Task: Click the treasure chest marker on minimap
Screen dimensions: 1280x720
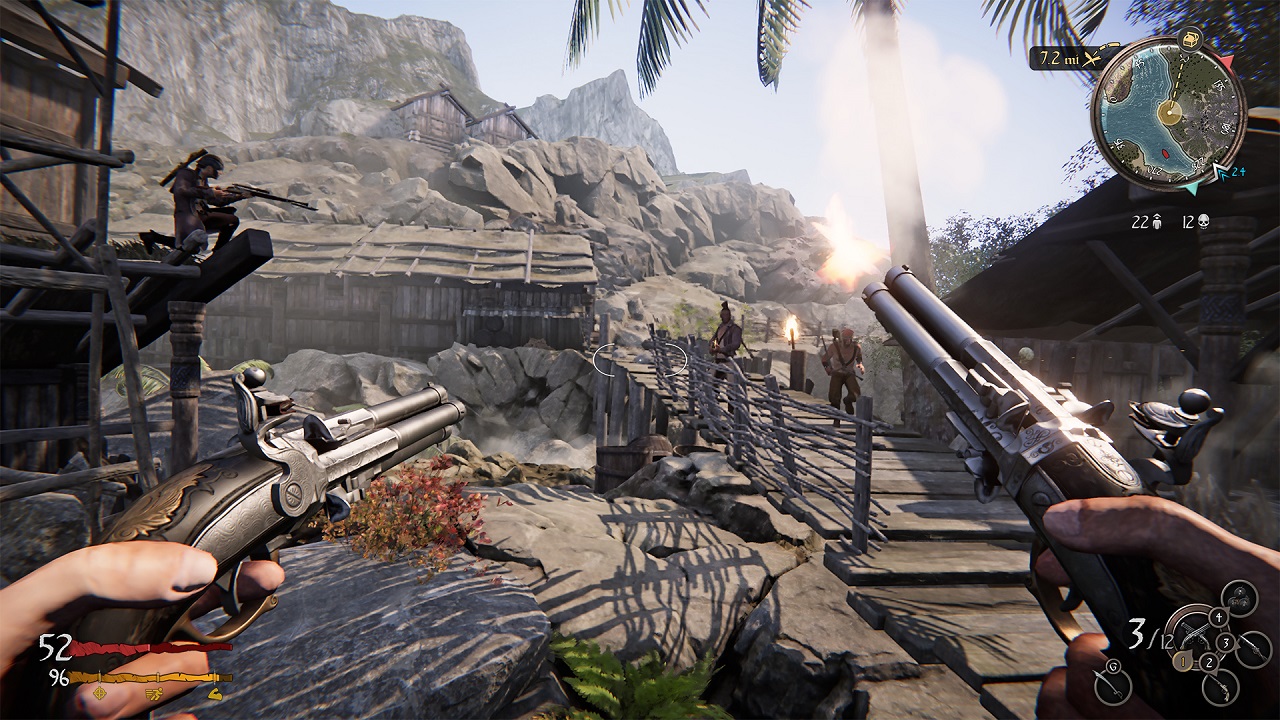Action: (x=1190, y=41)
